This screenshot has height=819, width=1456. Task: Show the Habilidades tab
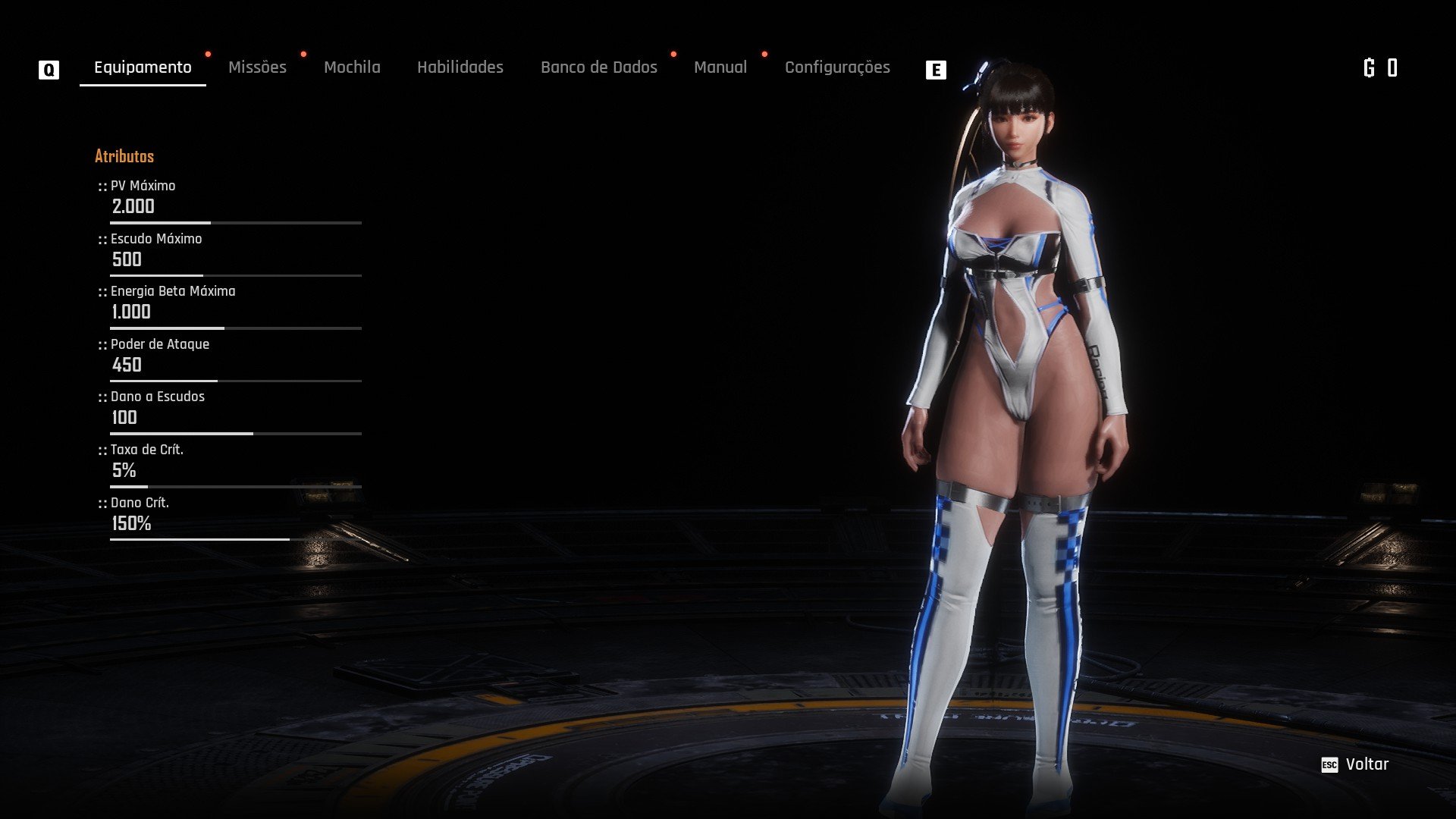pos(460,67)
